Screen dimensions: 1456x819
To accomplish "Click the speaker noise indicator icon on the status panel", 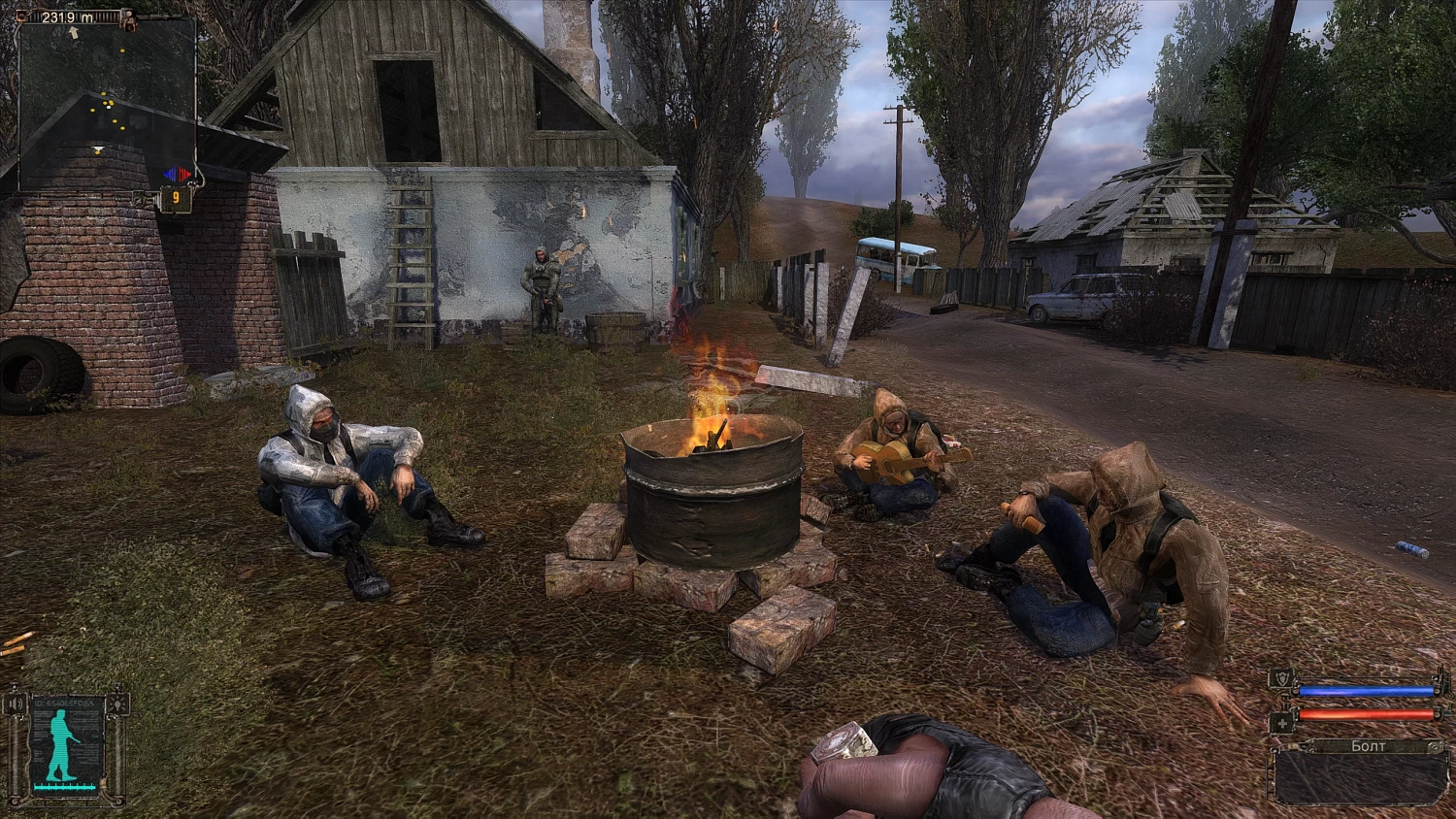I will coord(15,704).
